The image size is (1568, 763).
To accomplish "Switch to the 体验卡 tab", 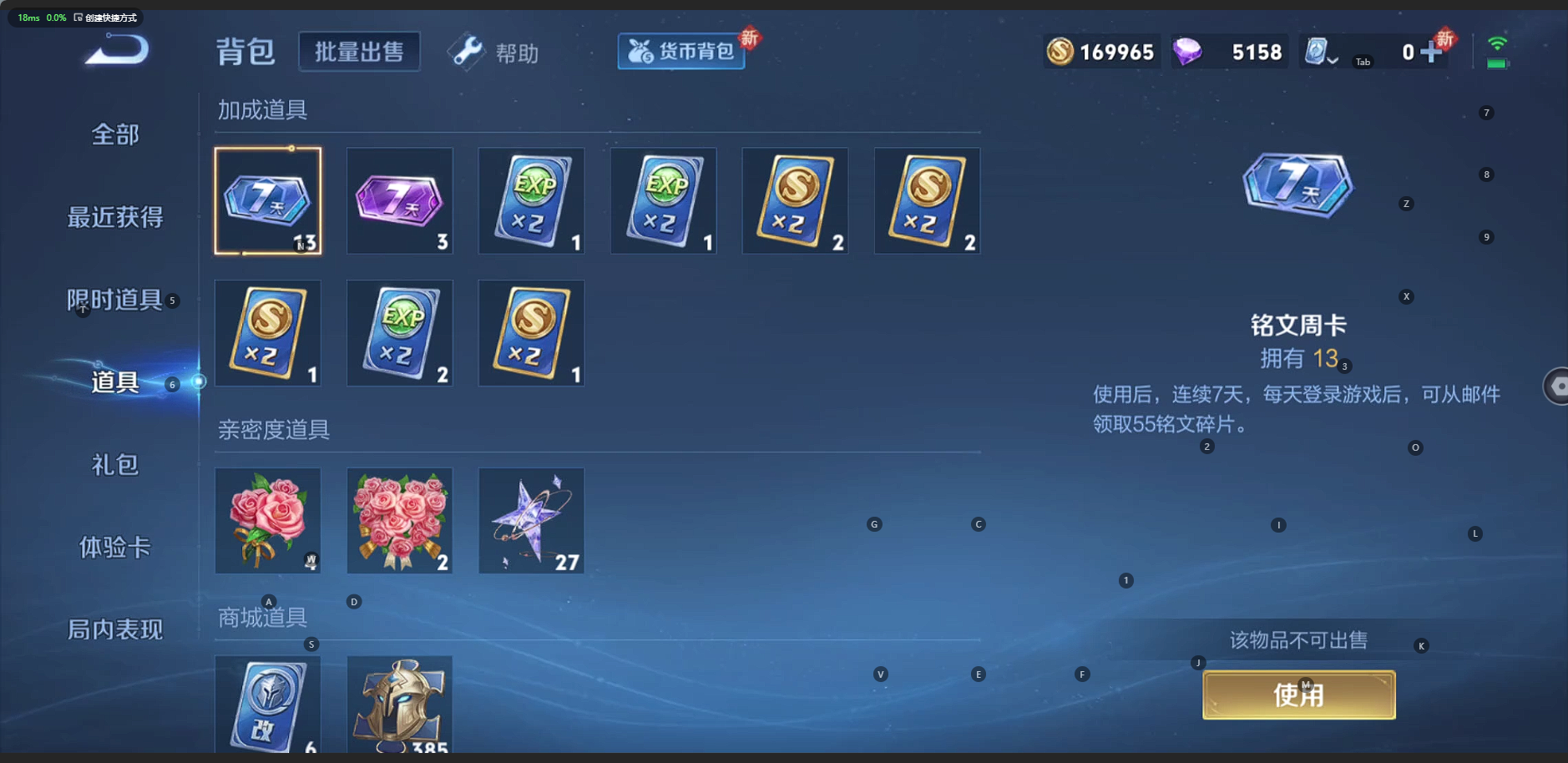I will 115,547.
